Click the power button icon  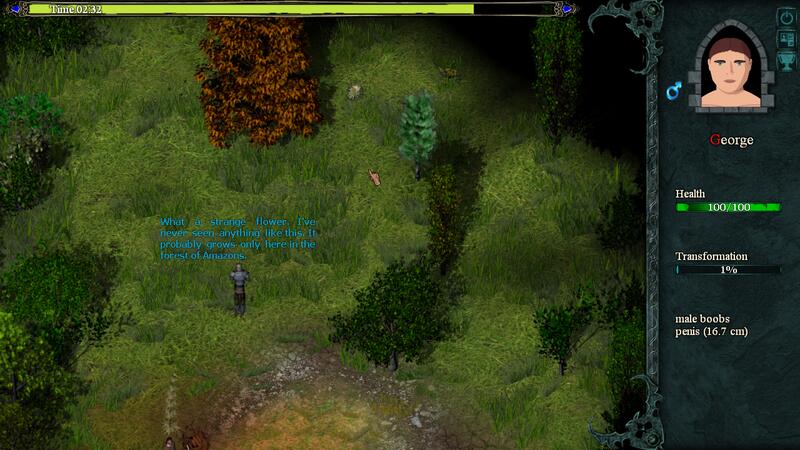[x=786, y=18]
